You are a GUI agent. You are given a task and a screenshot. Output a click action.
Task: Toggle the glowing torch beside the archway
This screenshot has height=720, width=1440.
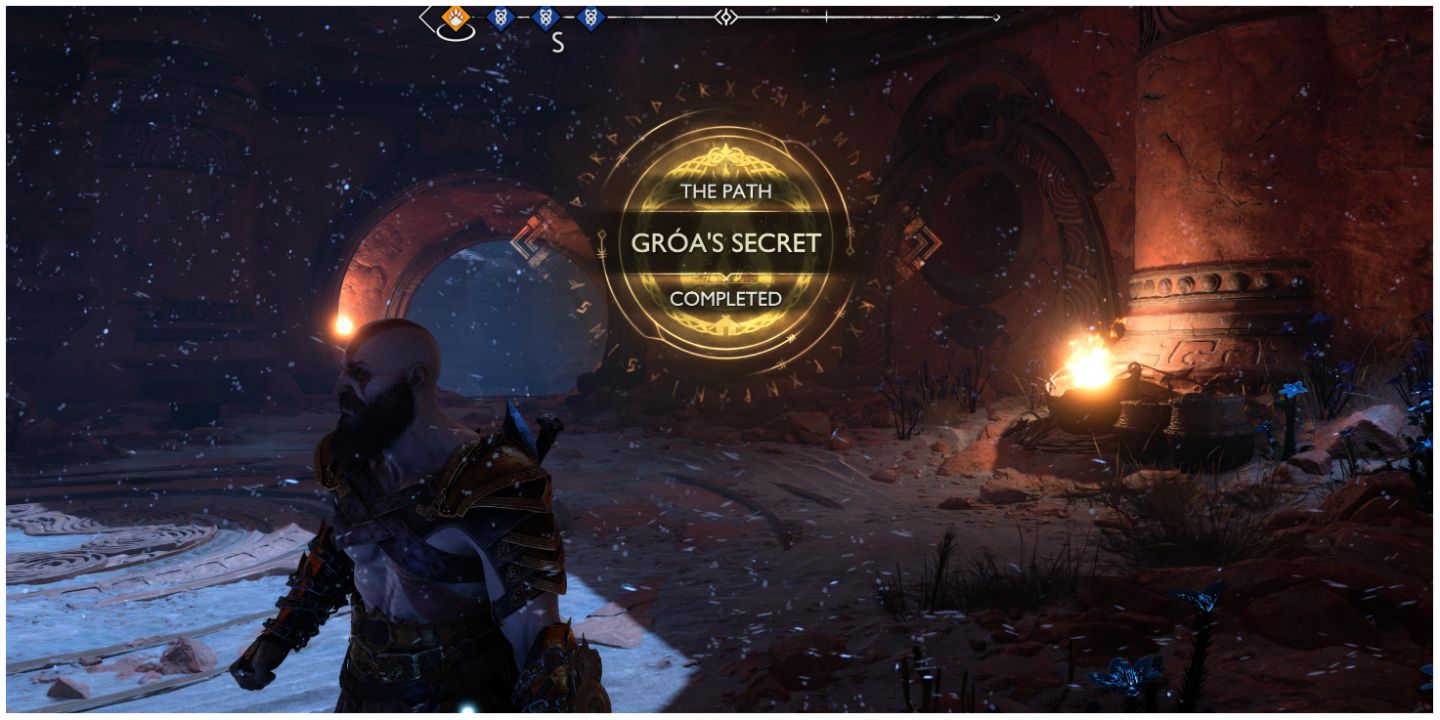coord(344,323)
